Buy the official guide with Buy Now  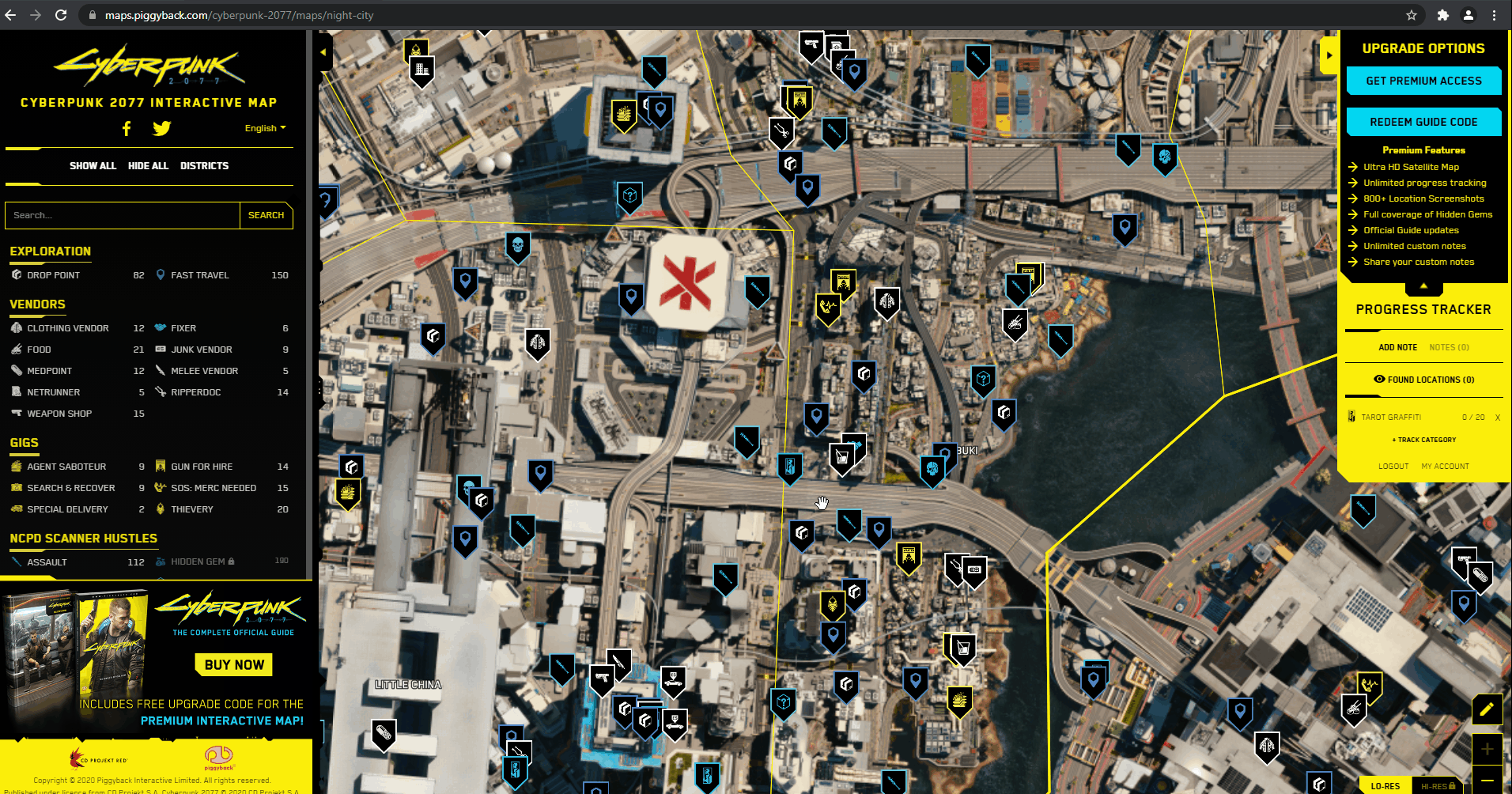234,665
